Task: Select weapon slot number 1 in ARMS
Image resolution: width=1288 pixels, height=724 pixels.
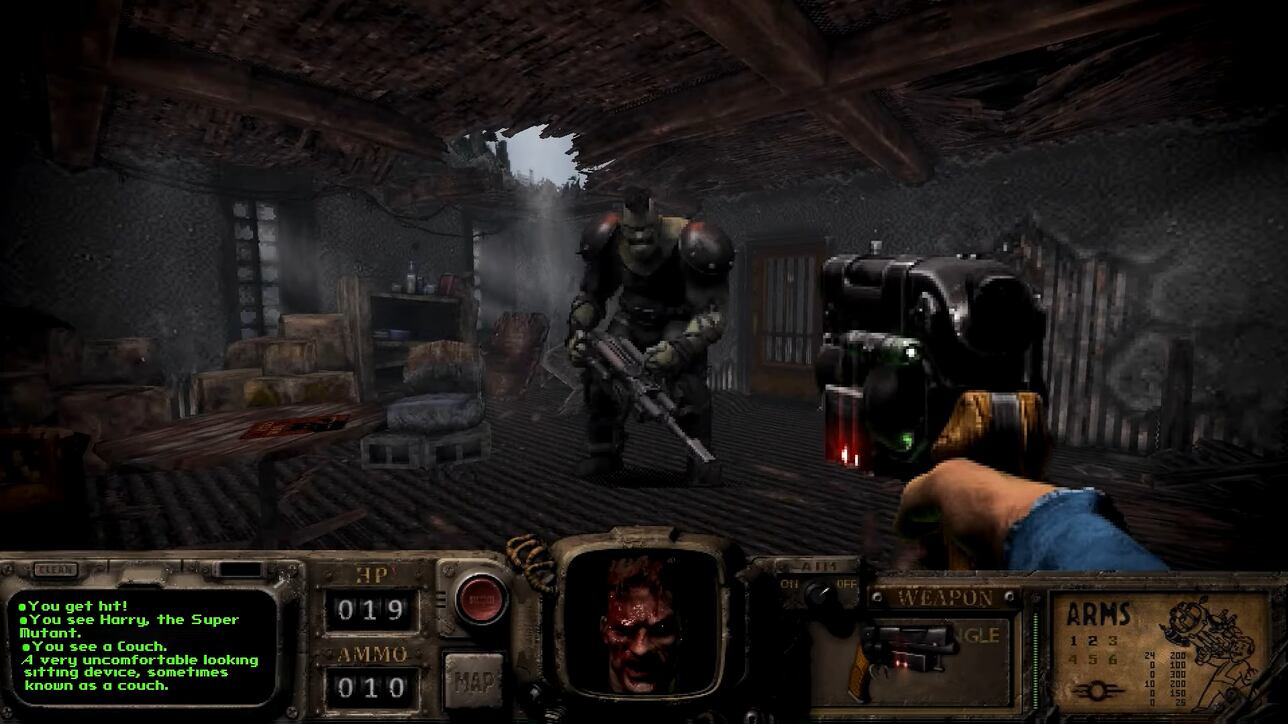Action: point(1072,643)
